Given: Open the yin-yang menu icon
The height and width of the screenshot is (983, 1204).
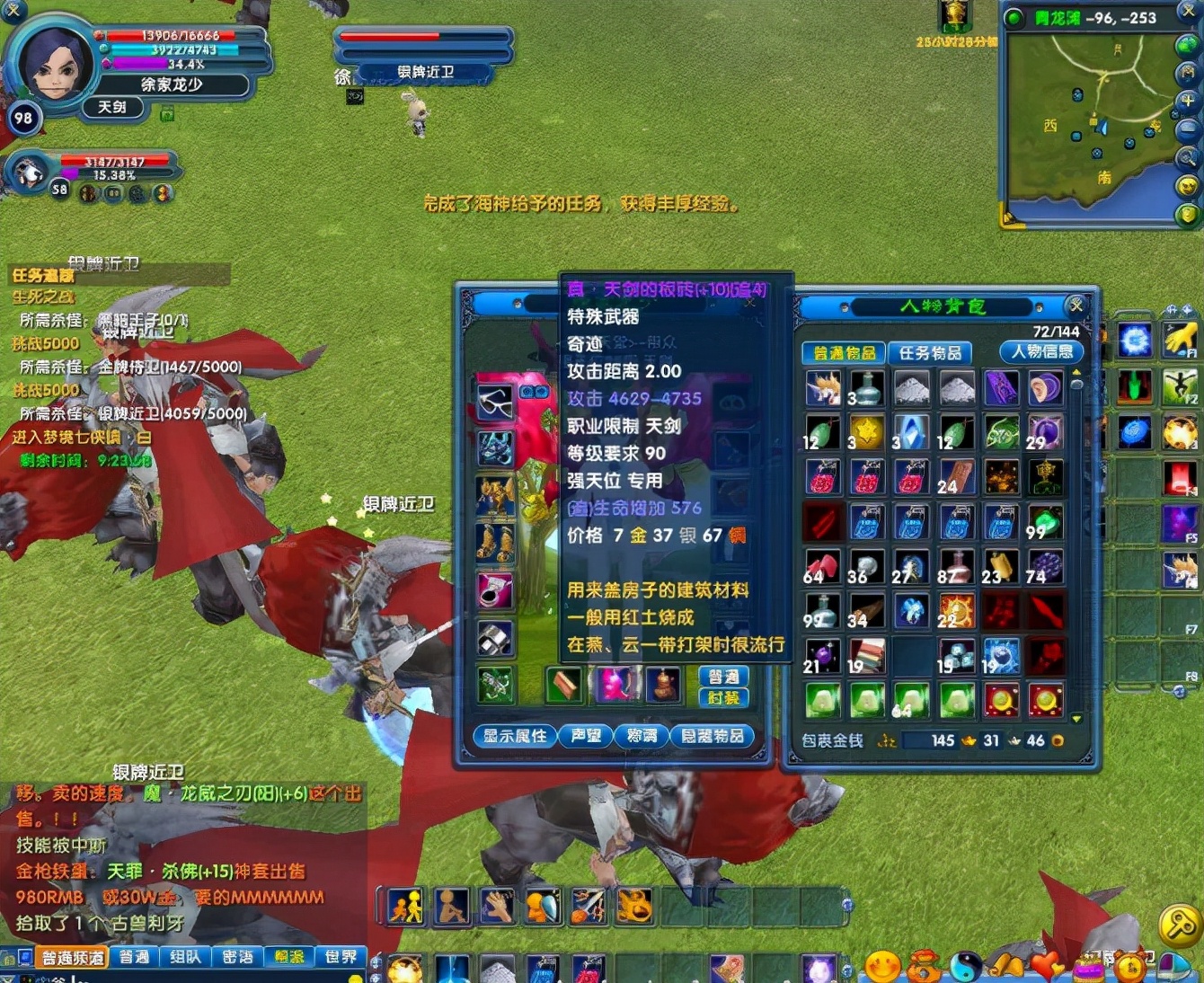Looking at the screenshot, I should click(x=966, y=966).
